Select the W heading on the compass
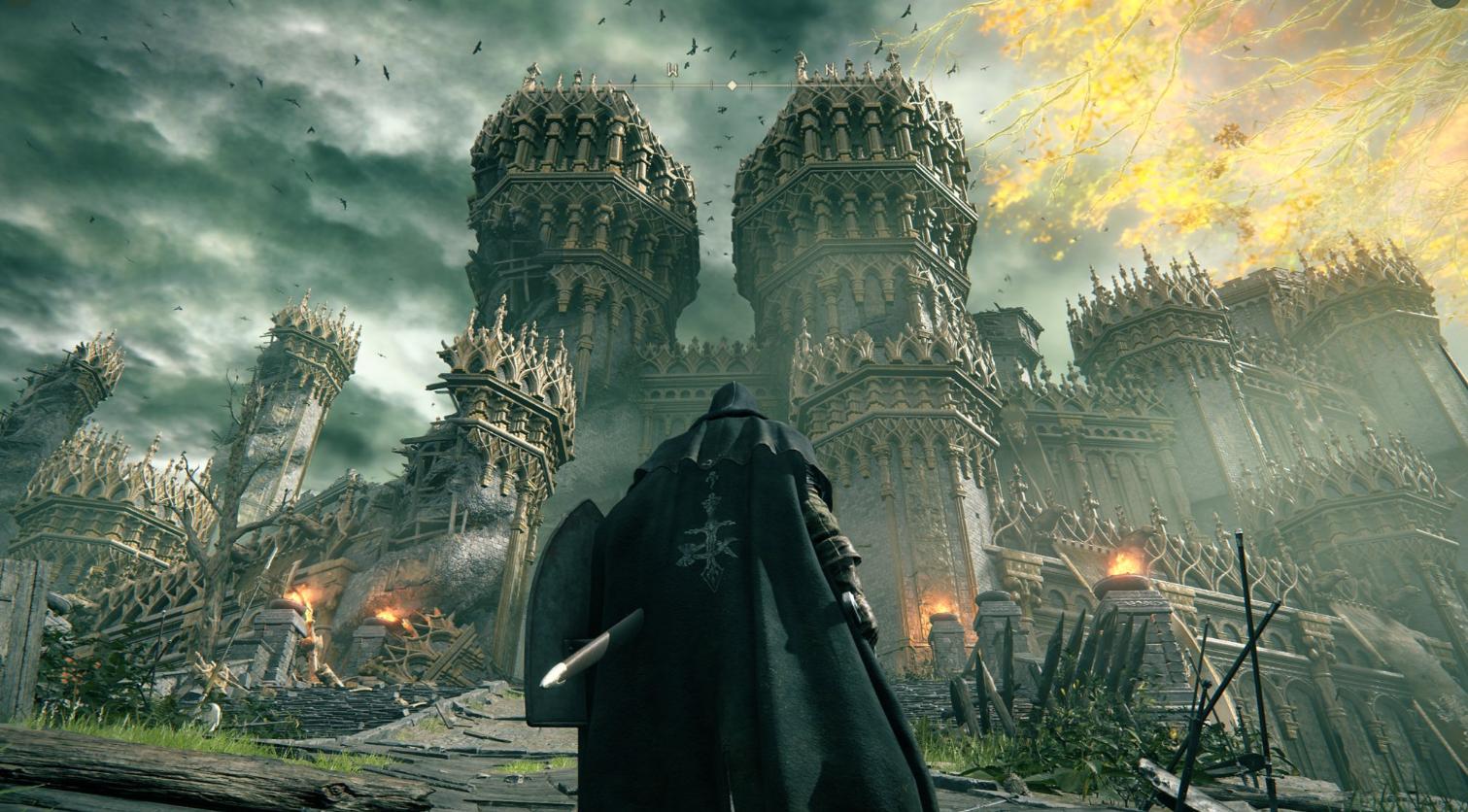This screenshot has height=812, width=1468. click(671, 70)
